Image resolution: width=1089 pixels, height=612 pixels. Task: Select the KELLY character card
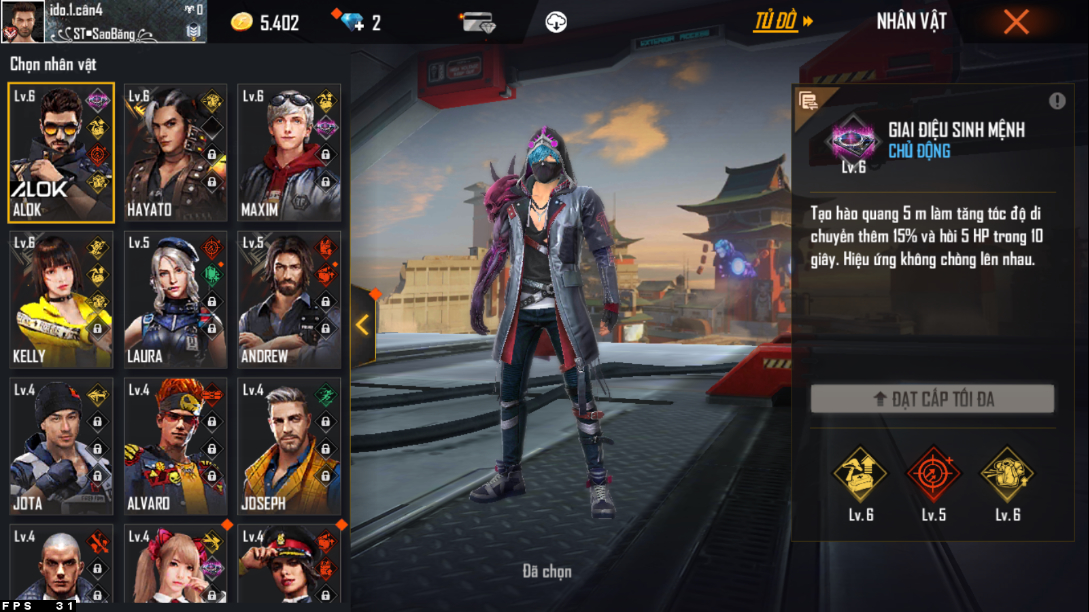coord(61,300)
